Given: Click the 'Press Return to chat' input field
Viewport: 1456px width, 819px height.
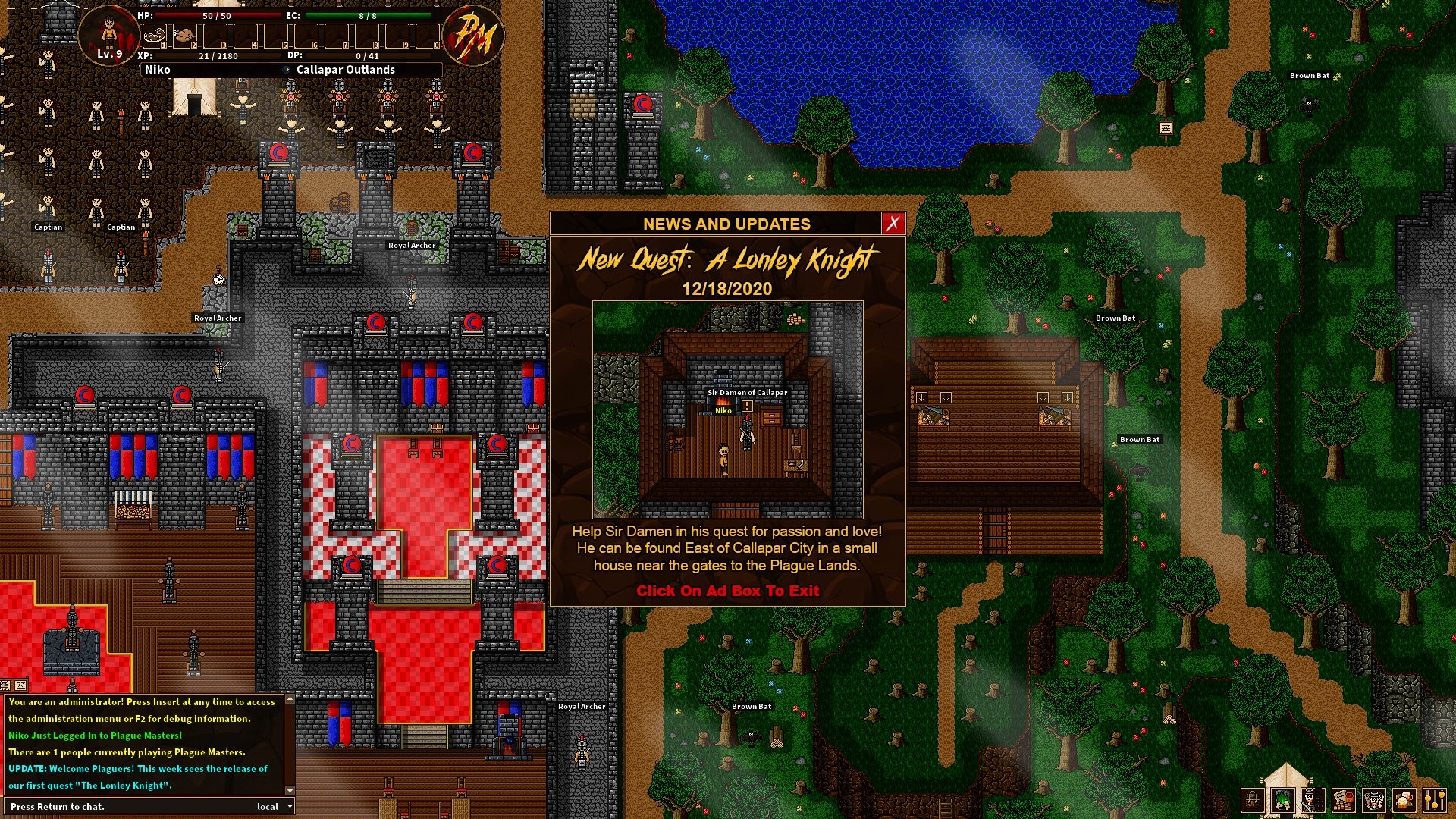Looking at the screenshot, I should [114, 806].
